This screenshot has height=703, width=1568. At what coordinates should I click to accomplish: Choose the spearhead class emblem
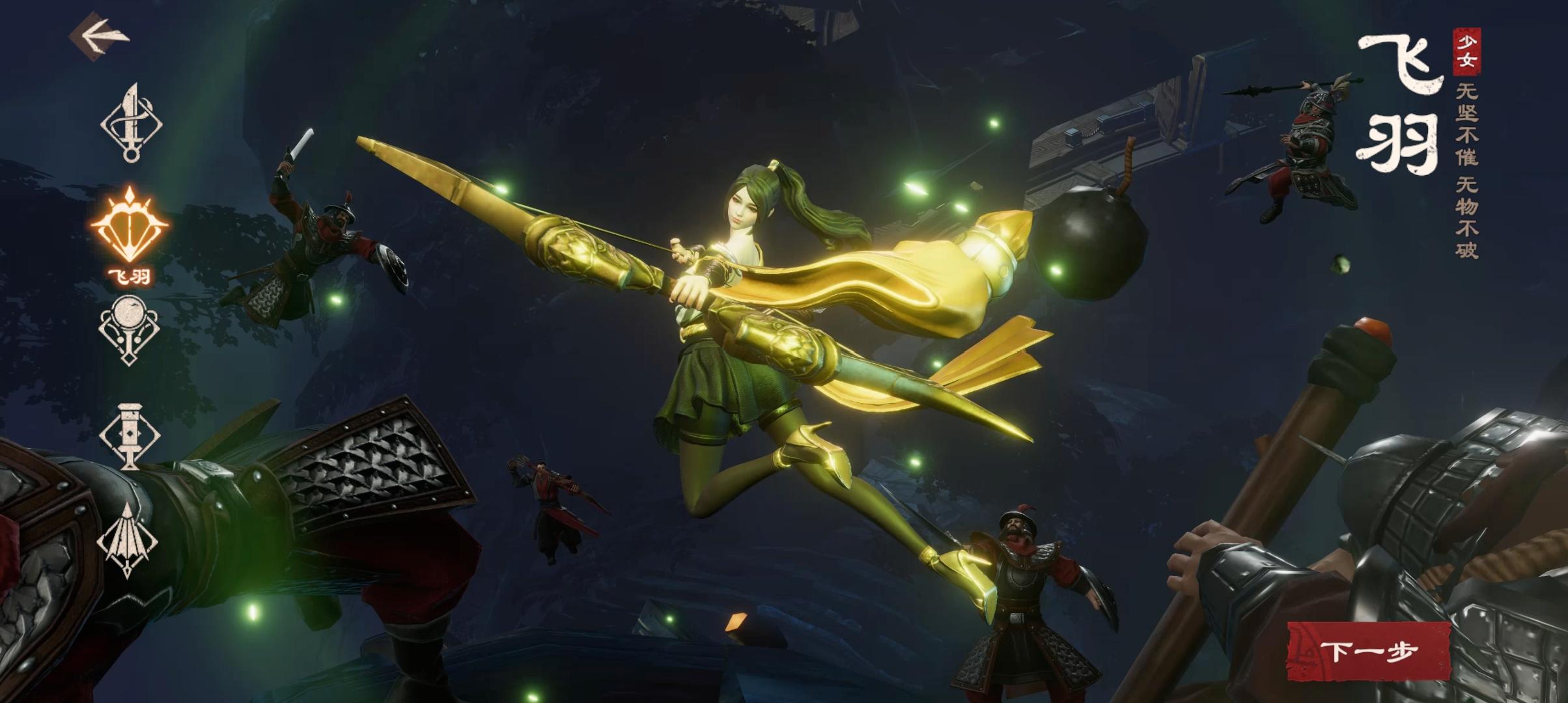pyautogui.click(x=128, y=540)
